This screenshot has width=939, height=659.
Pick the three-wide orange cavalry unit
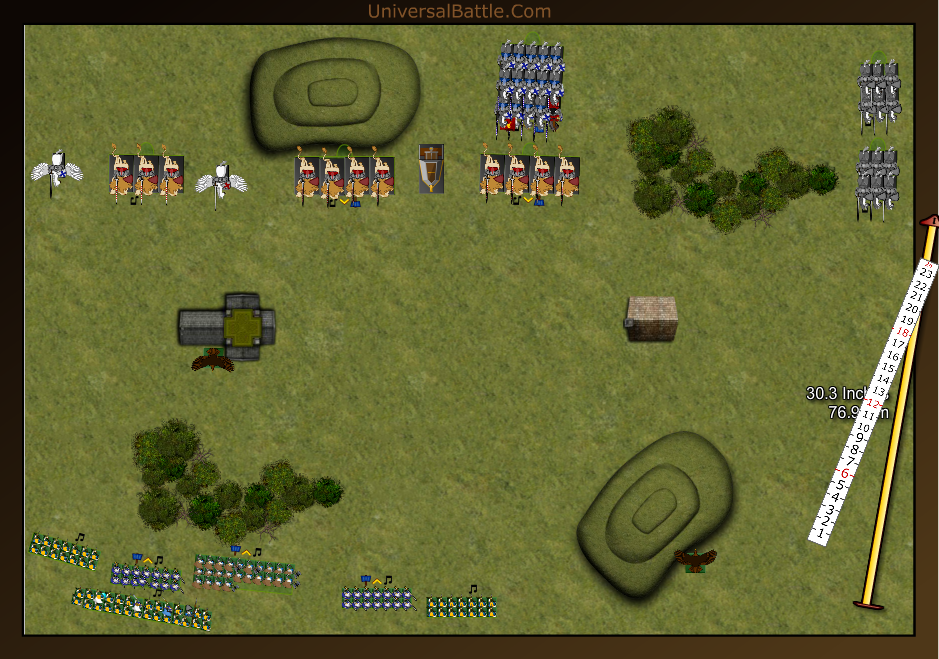point(146,178)
